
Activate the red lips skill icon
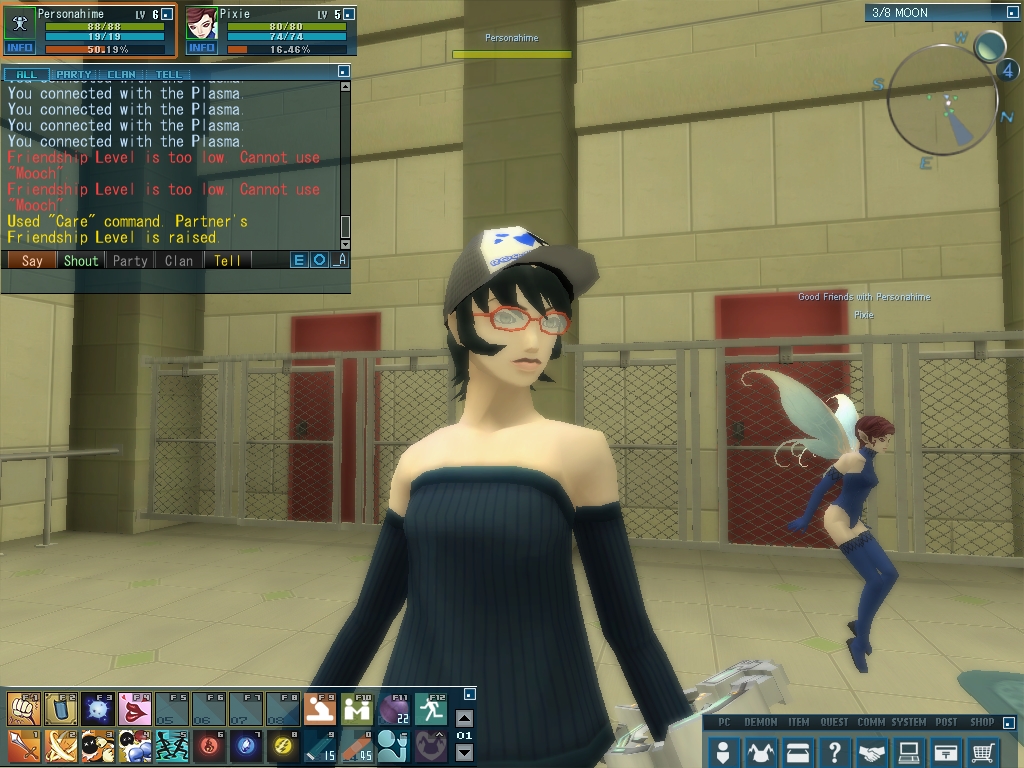click(134, 709)
